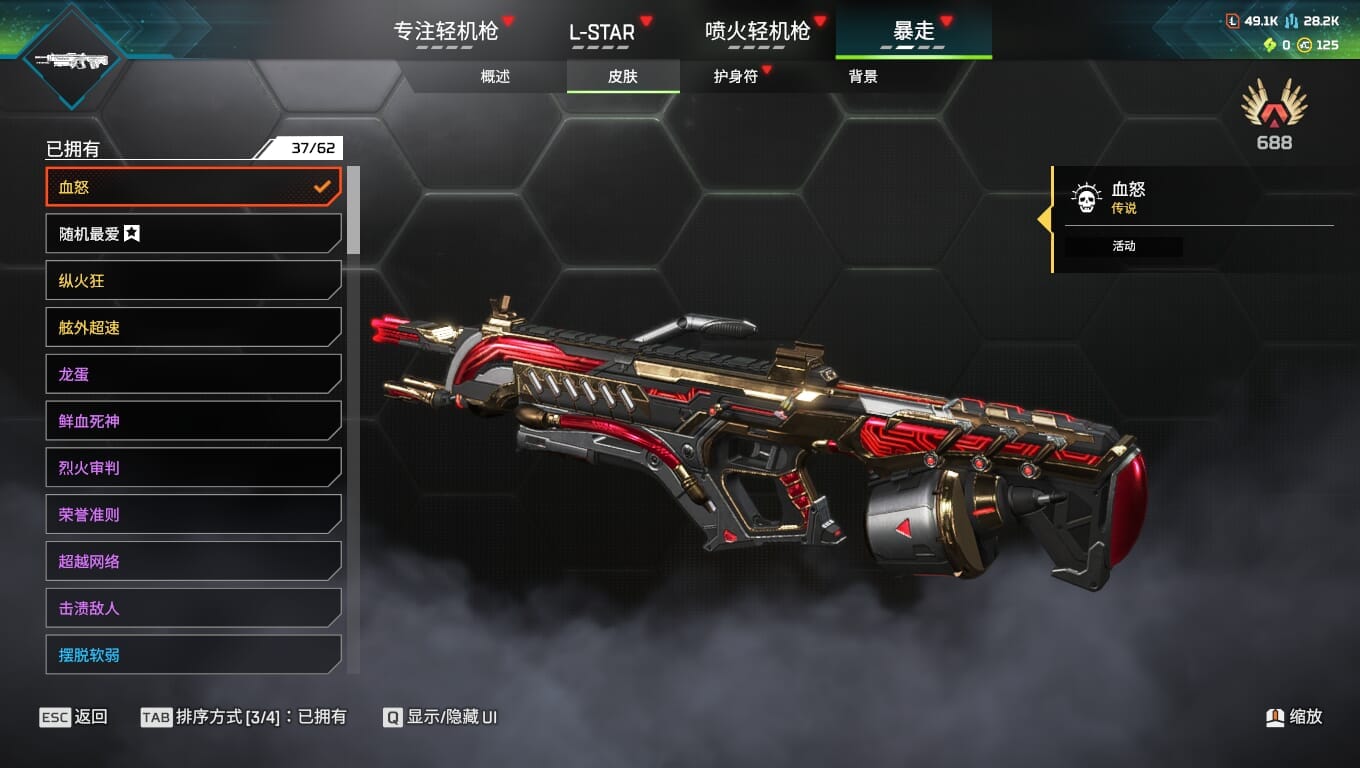
Task: Pick the 纵火狂 skin
Action: 193,281
